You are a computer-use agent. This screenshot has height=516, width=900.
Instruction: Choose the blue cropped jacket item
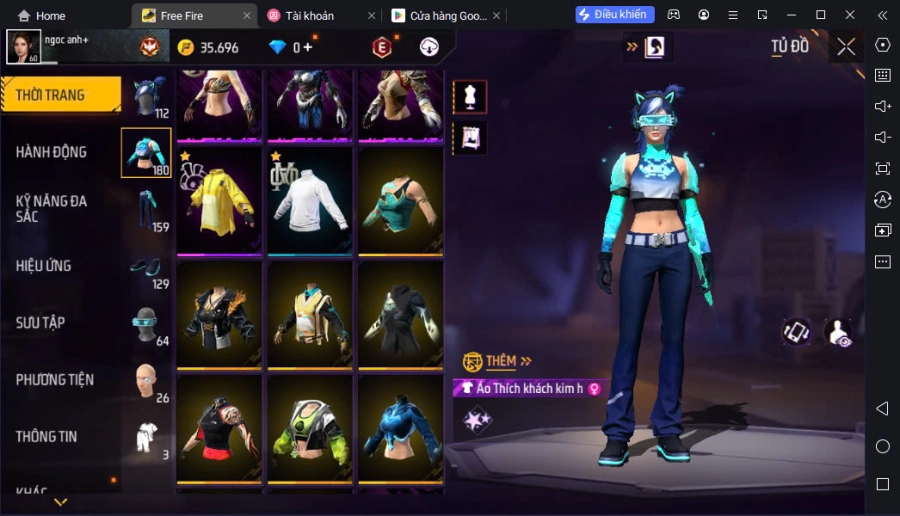(400, 429)
